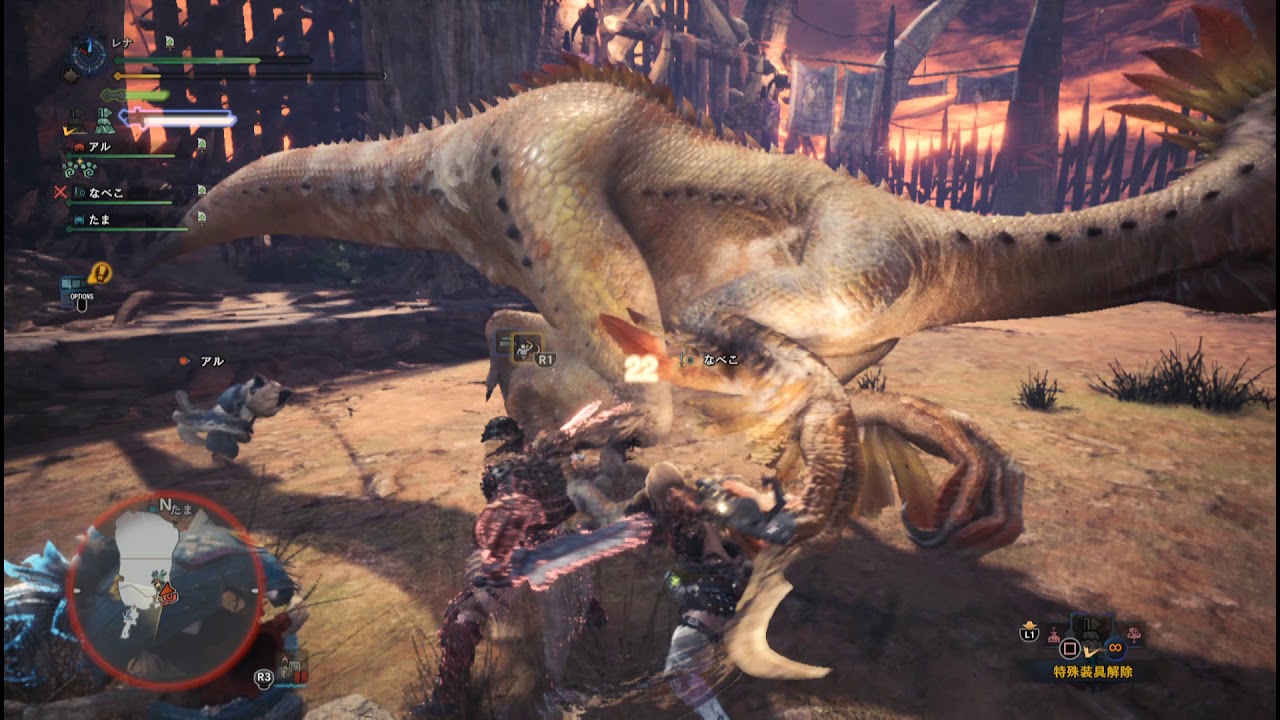Choose the pink item left of the selected slot
The height and width of the screenshot is (720, 1280).
click(x=1054, y=635)
